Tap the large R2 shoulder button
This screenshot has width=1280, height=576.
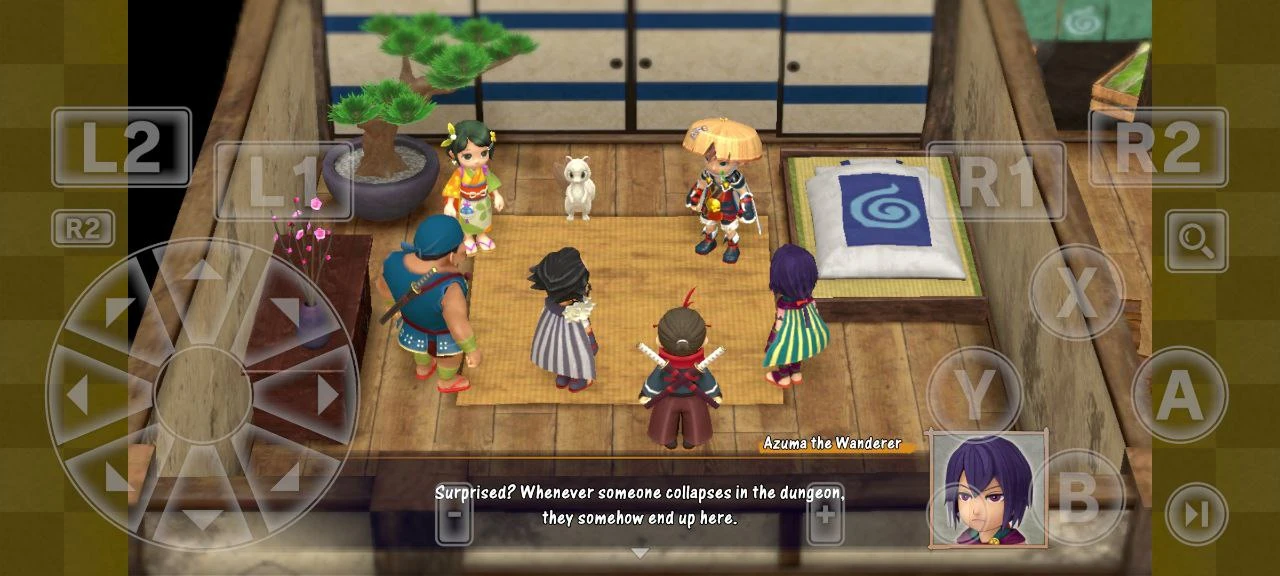pyautogui.click(x=1158, y=147)
